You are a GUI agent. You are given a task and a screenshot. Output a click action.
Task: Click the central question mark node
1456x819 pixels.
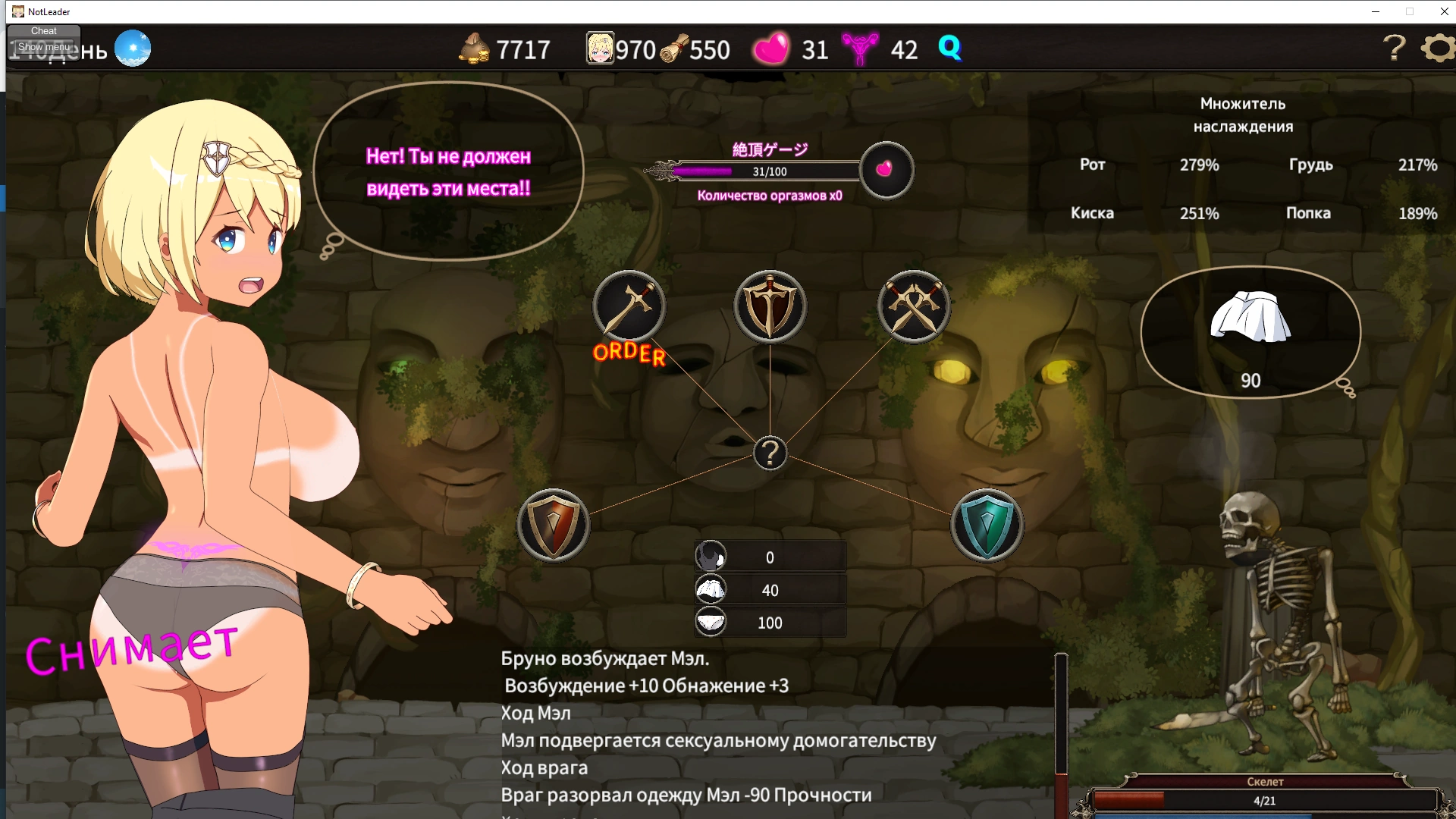pos(770,453)
